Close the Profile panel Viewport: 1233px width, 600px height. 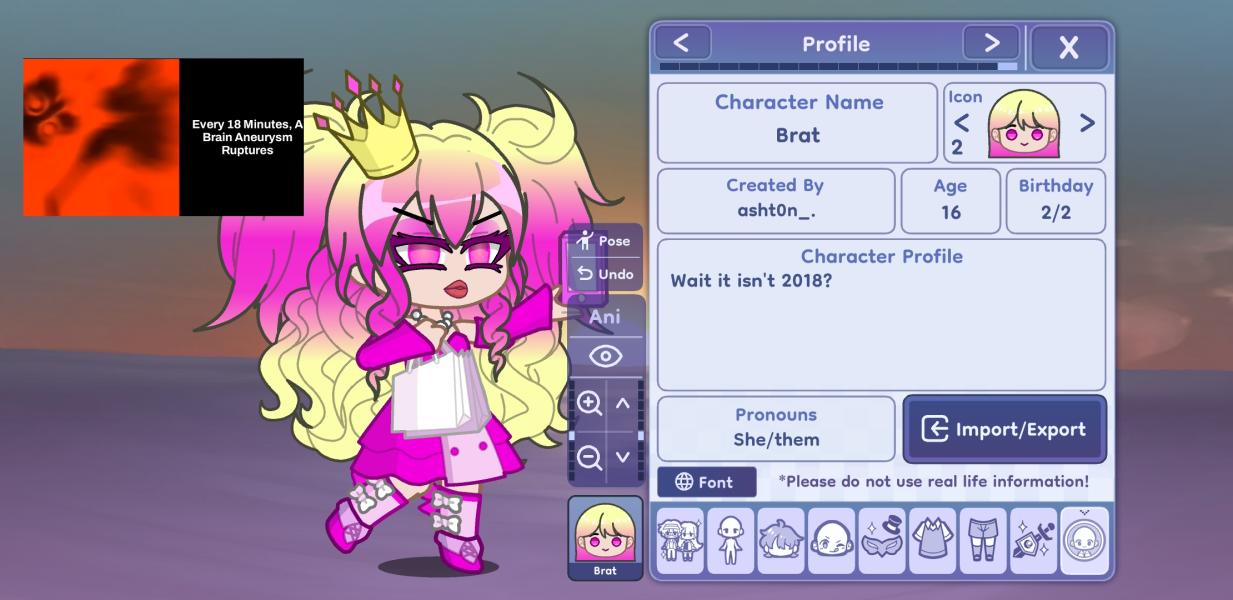tap(1069, 47)
